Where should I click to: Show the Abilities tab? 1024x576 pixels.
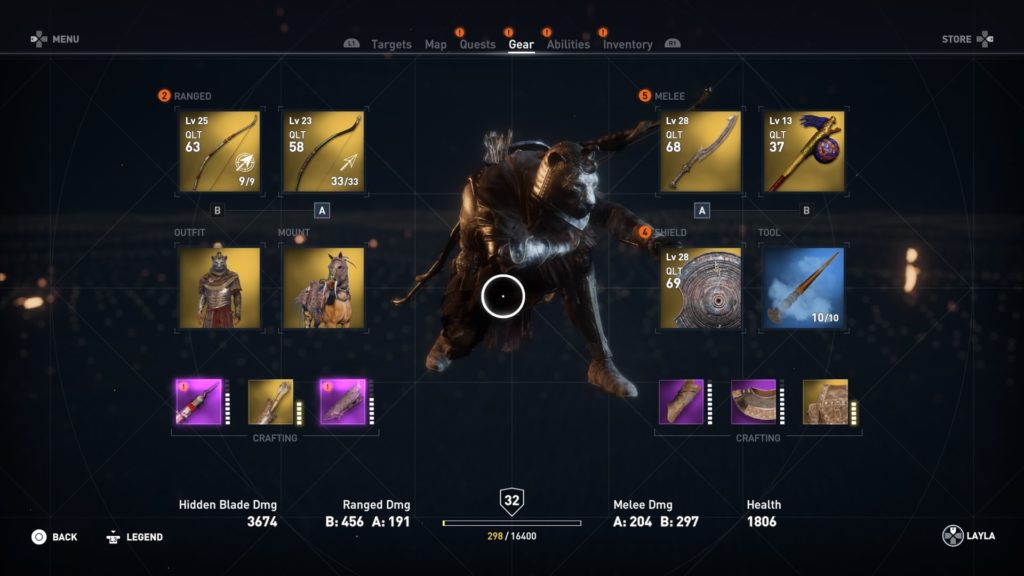(568, 44)
